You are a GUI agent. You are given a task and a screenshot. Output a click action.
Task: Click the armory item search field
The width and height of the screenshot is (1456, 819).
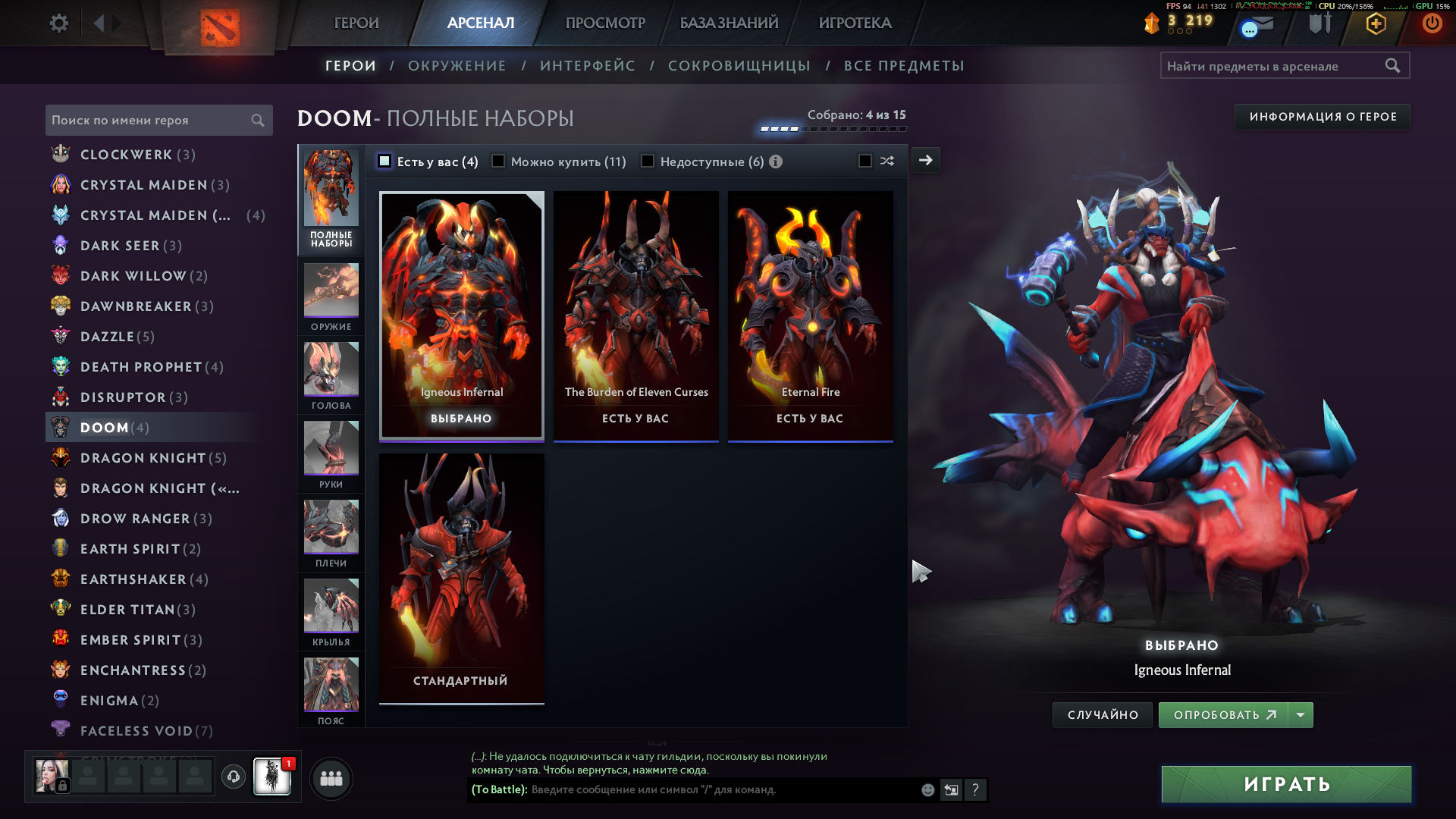pyautogui.click(x=1274, y=66)
